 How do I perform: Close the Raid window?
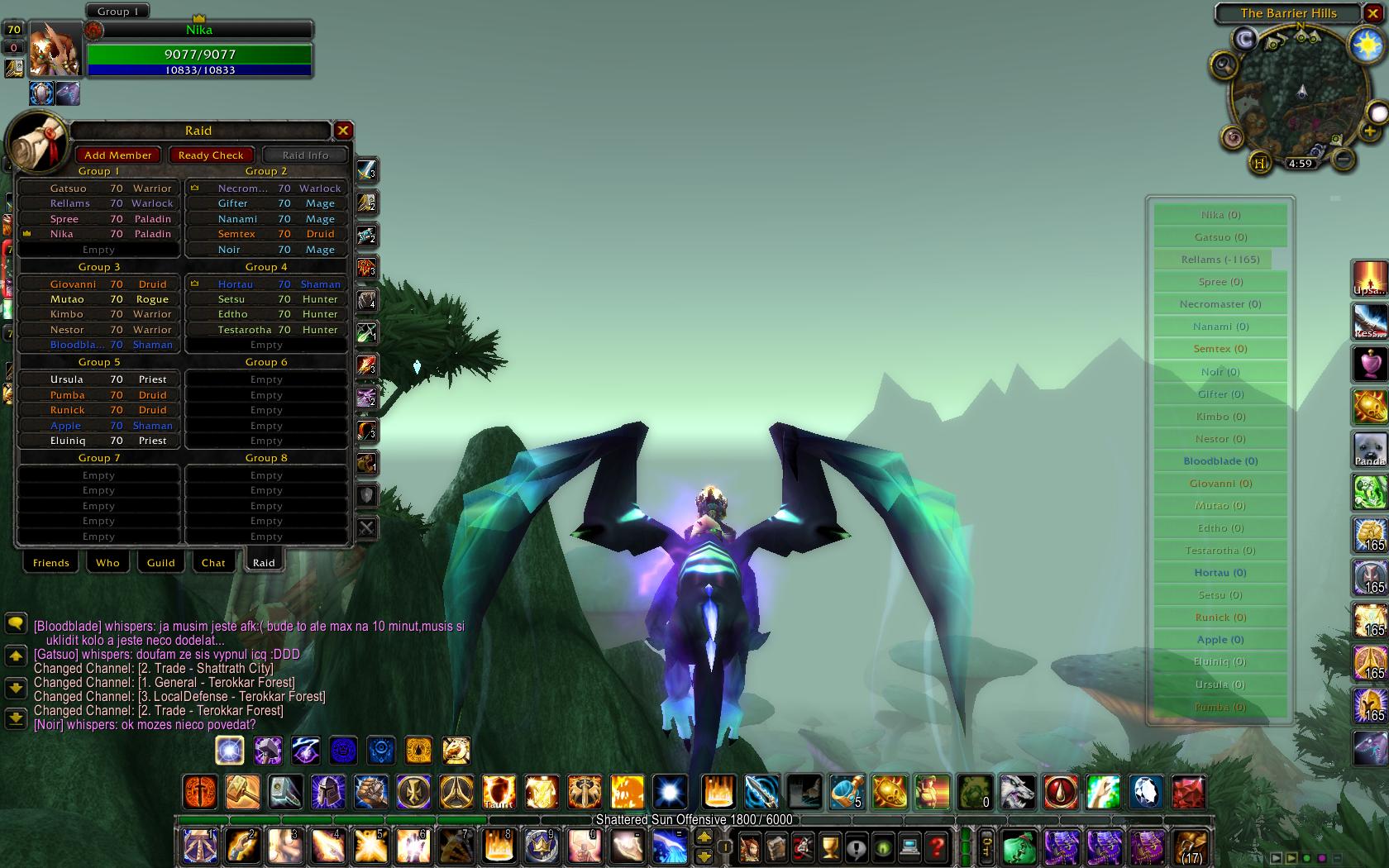click(x=343, y=130)
